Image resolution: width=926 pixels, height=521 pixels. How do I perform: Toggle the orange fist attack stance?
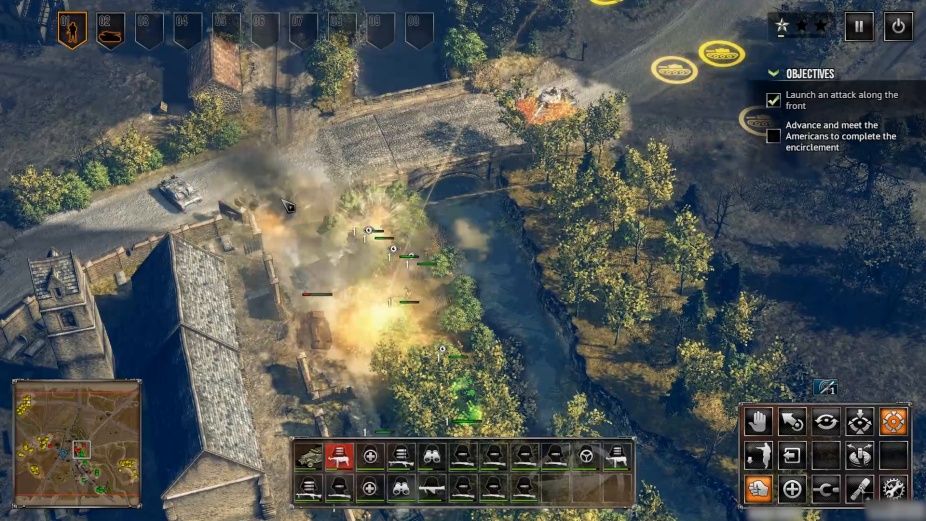tap(758, 489)
